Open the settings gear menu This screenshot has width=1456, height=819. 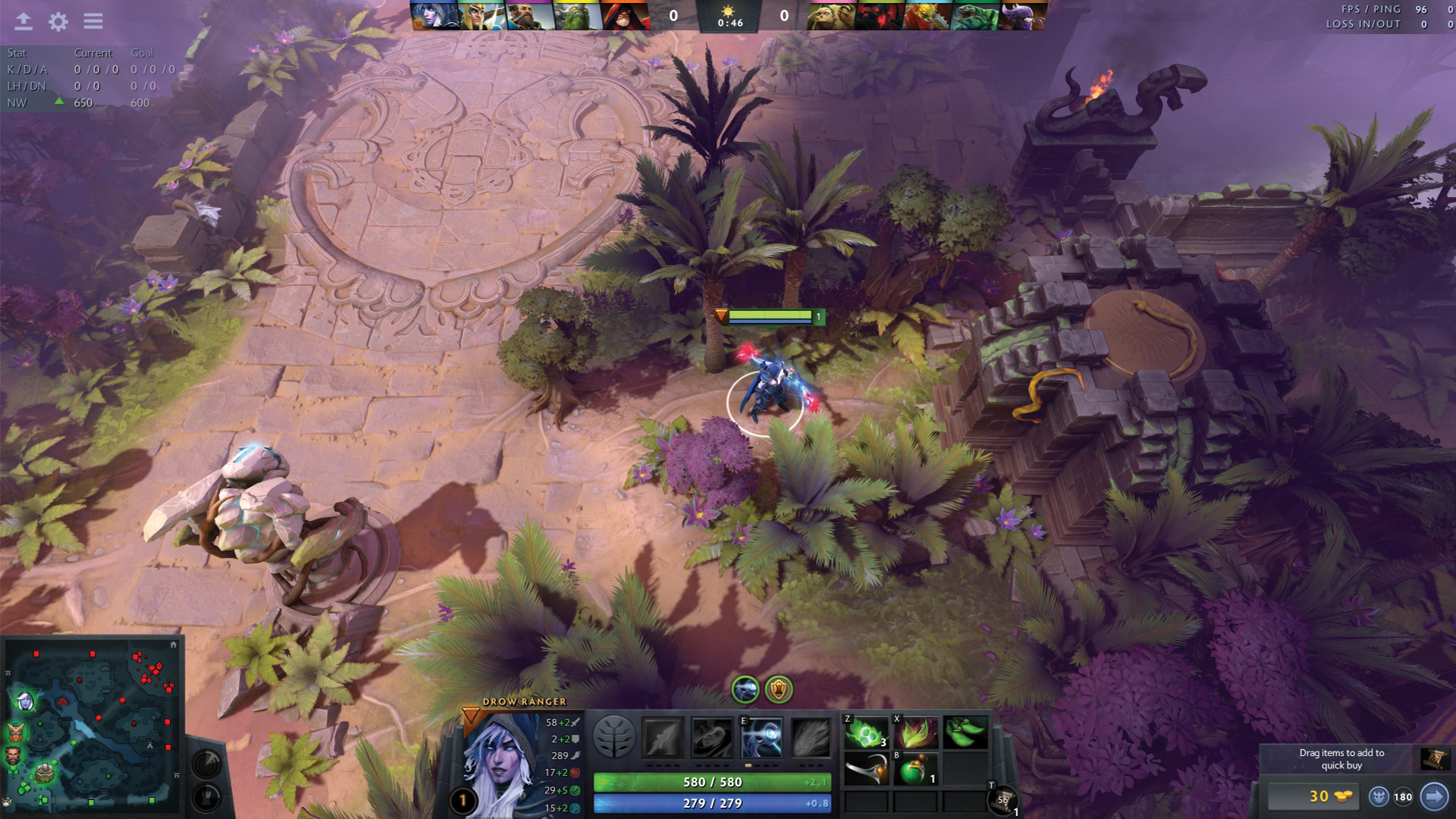(x=58, y=21)
